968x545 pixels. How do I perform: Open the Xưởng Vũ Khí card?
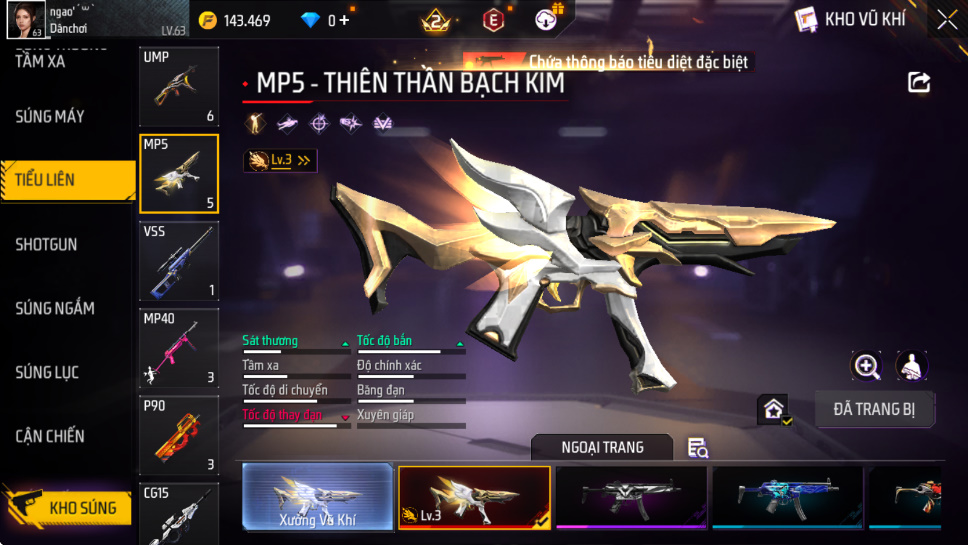(317, 496)
